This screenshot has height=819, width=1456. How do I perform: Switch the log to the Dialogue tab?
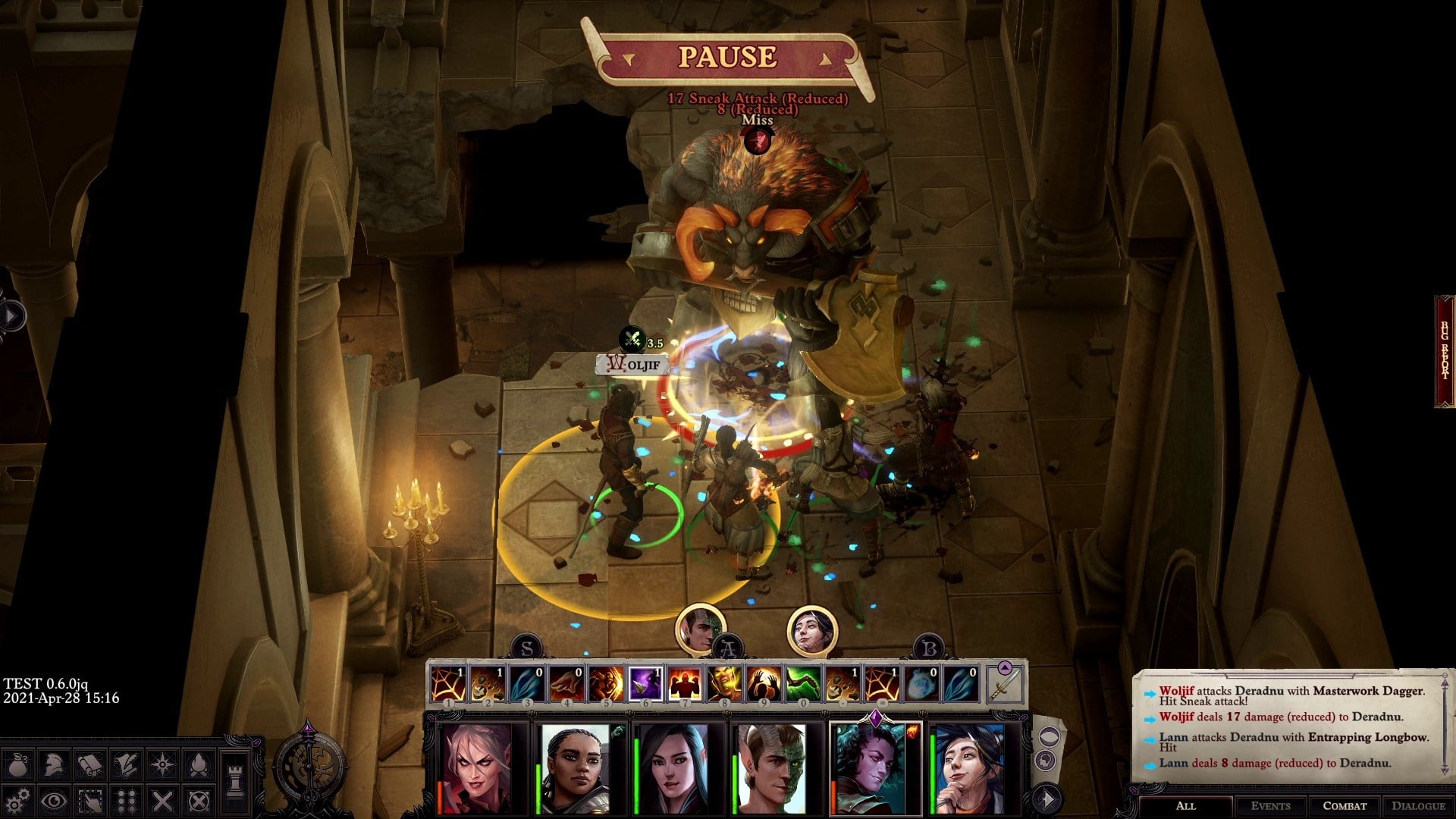(1418, 806)
